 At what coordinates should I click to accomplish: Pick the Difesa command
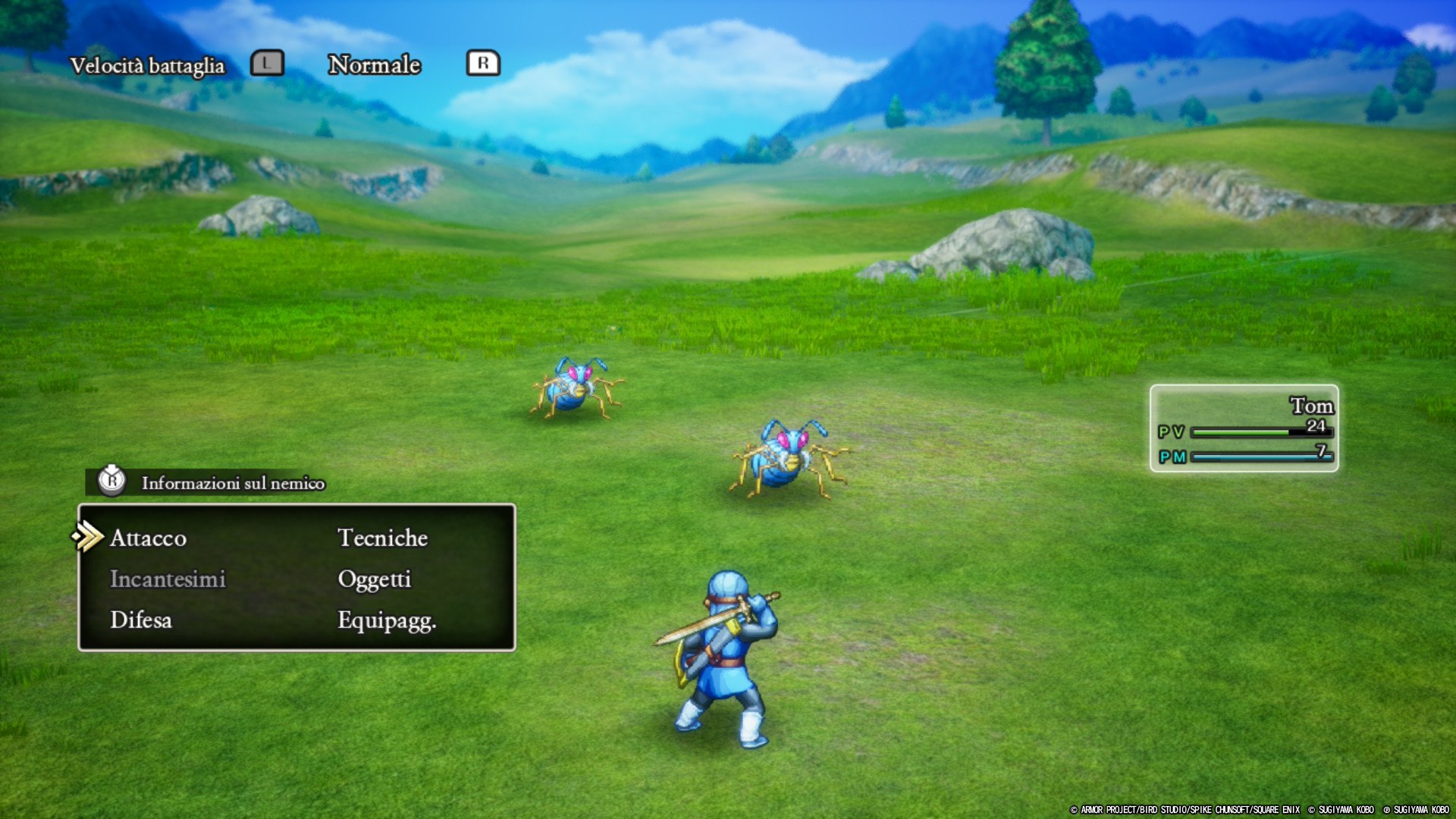pyautogui.click(x=141, y=620)
